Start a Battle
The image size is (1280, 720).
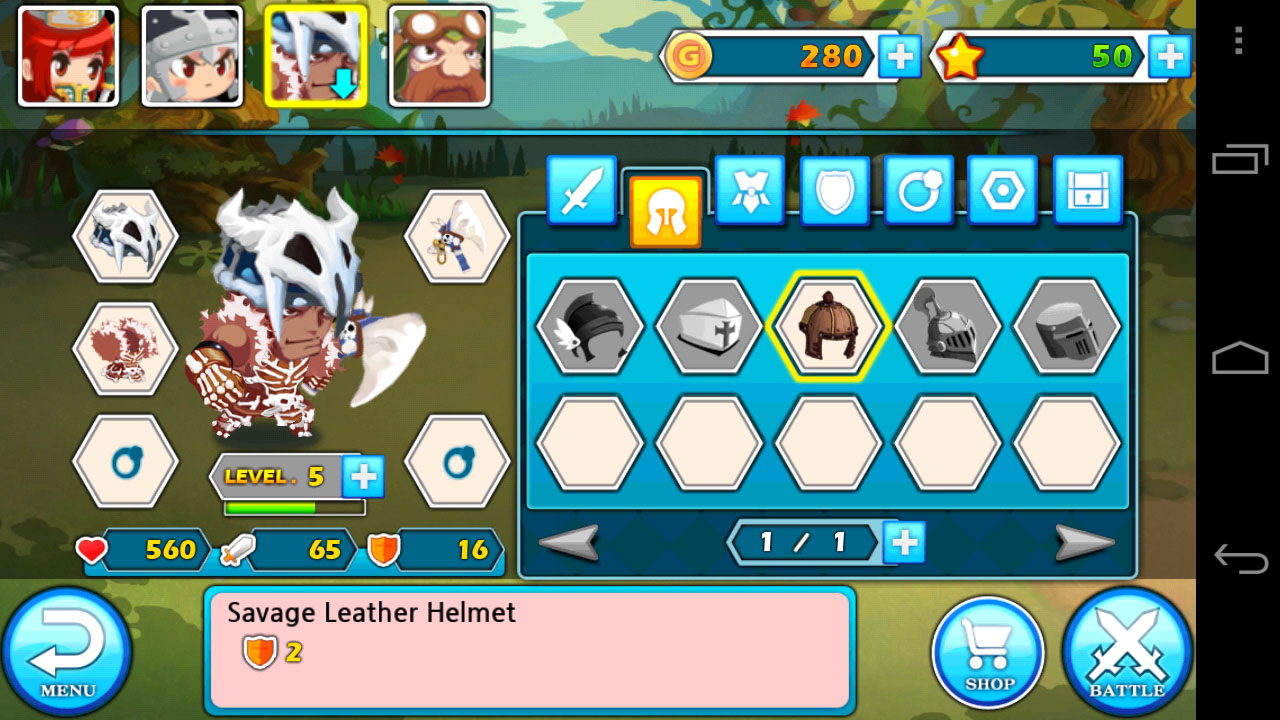tap(1127, 652)
